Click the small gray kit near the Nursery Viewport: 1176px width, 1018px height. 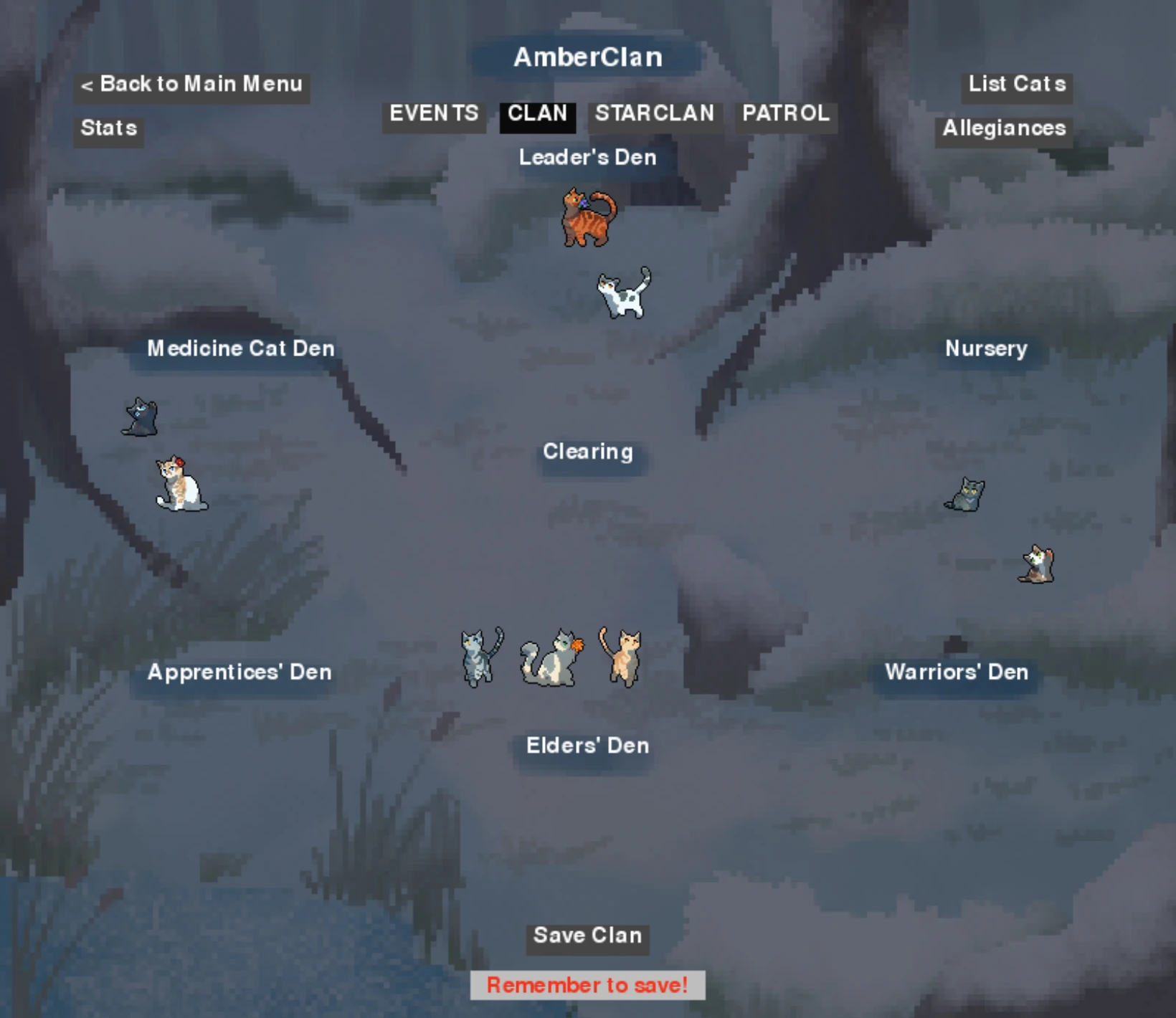pos(967,495)
